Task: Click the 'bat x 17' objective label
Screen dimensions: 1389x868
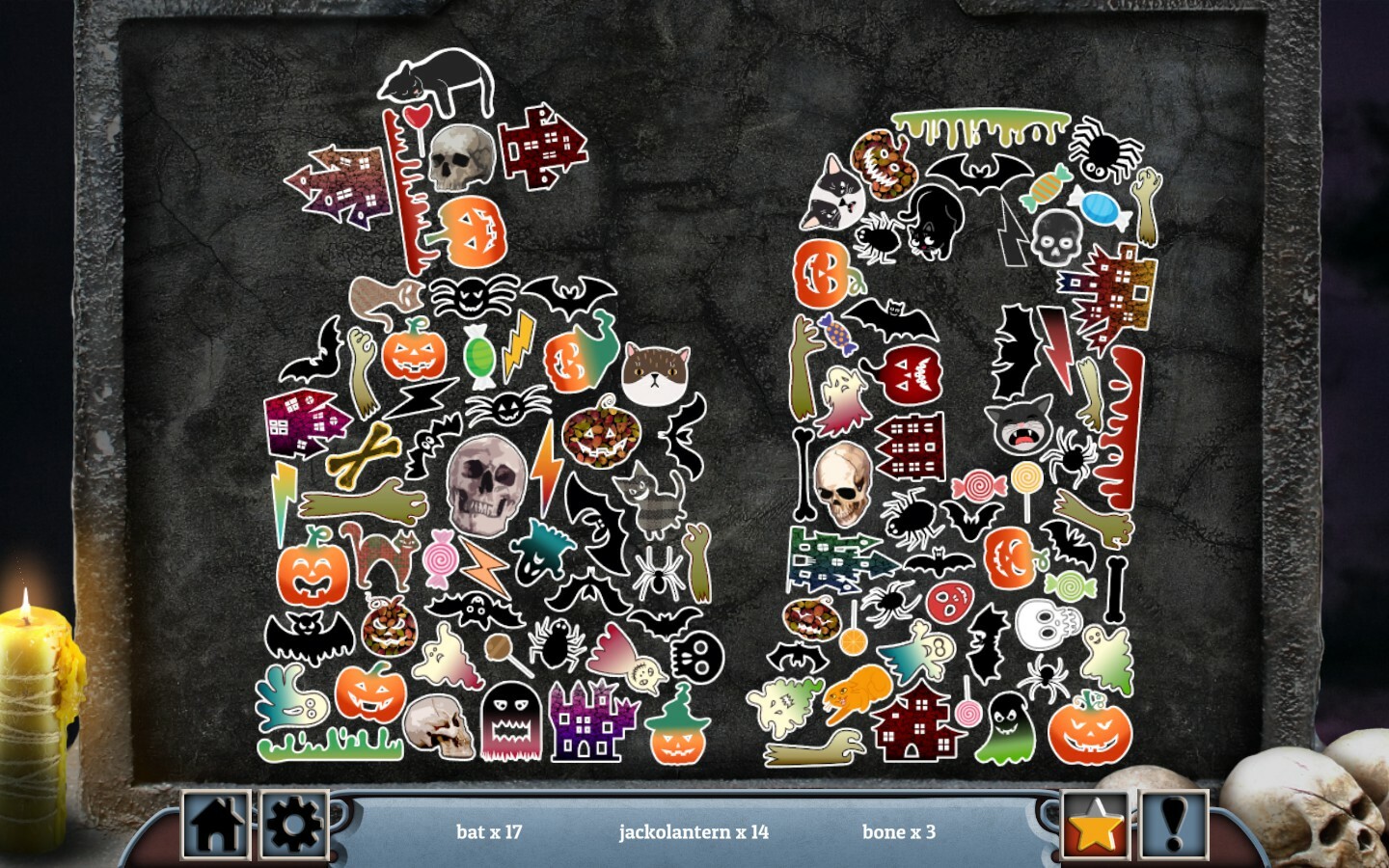Action: click(489, 831)
